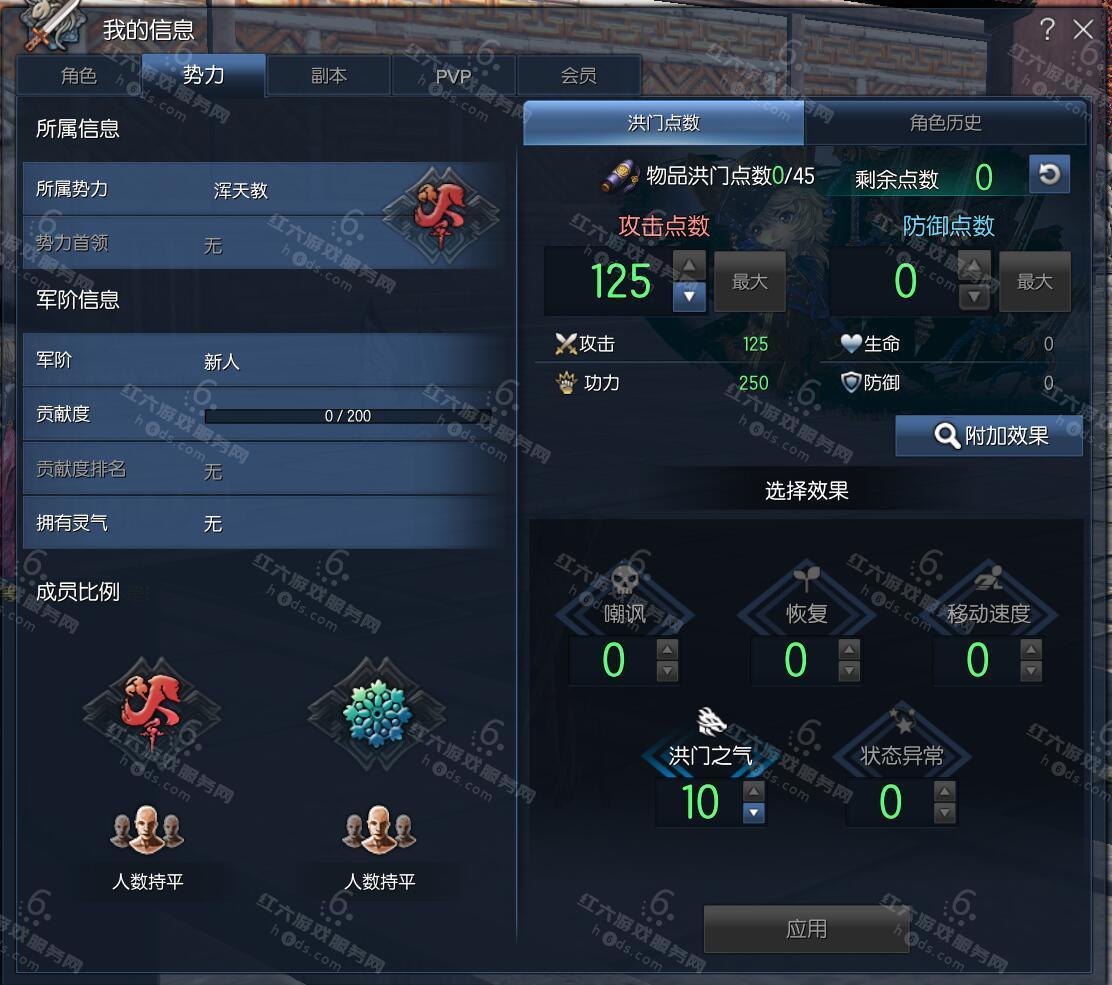Image resolution: width=1112 pixels, height=985 pixels.
Task: Switch to the 角色 tab
Action: pyautogui.click(x=79, y=76)
